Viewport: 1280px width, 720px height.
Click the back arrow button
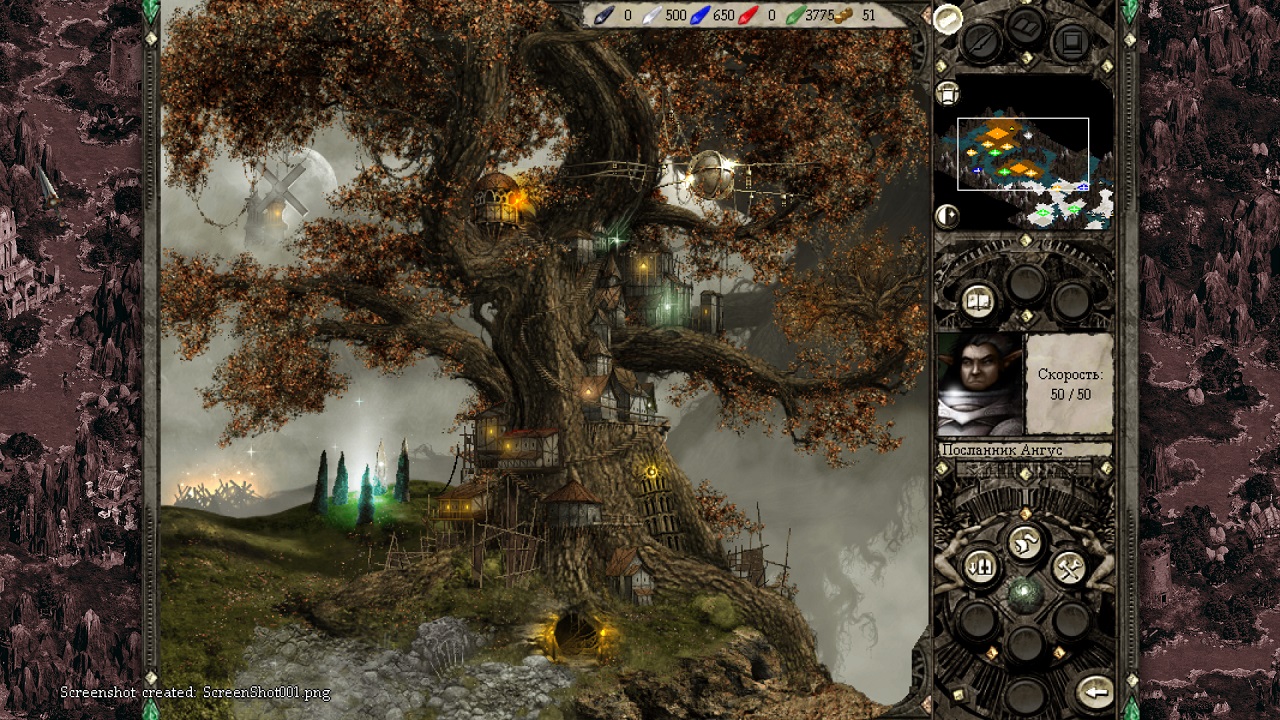click(1096, 691)
